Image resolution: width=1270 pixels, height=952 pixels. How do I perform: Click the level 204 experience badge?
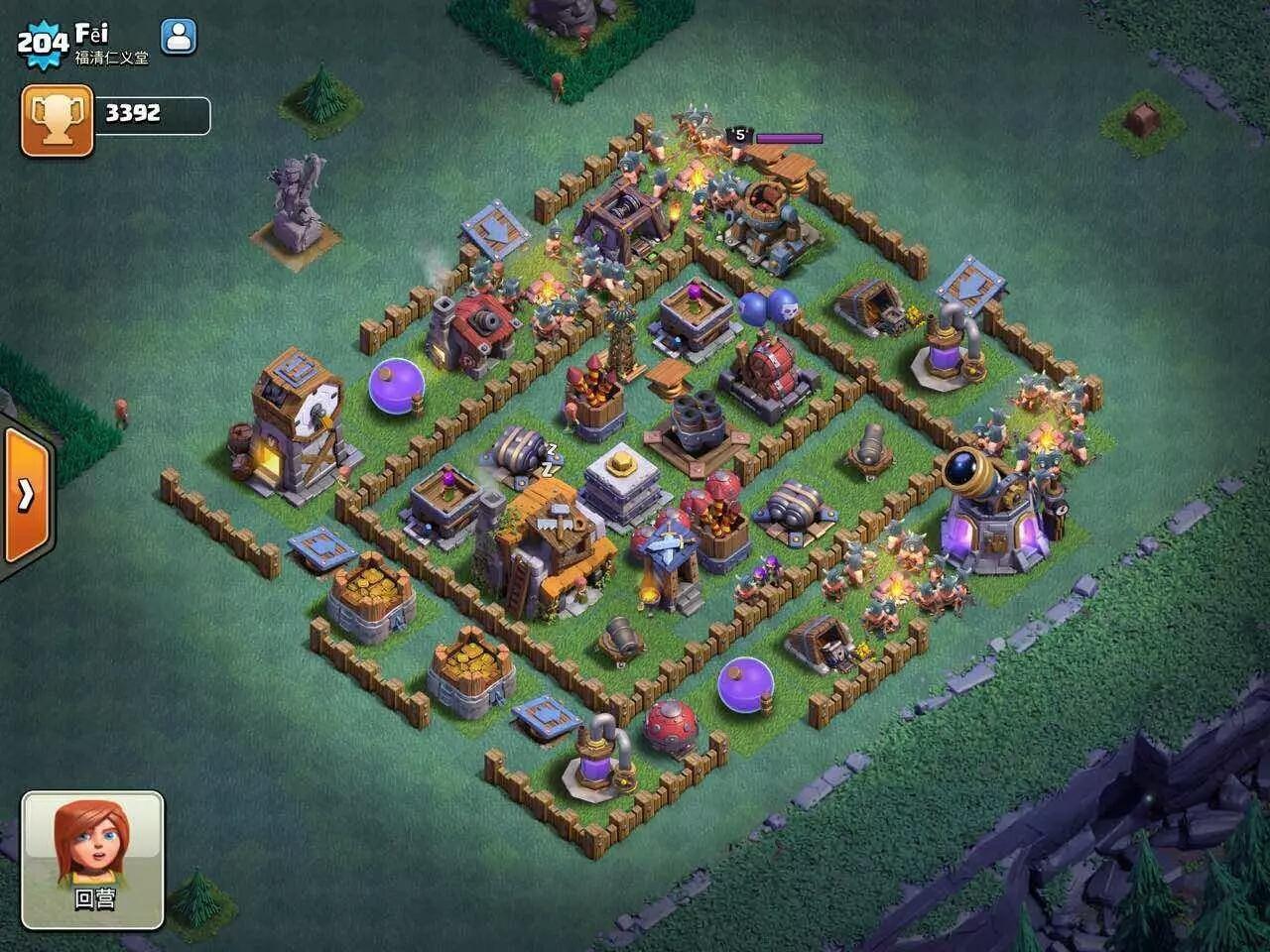tap(42, 42)
